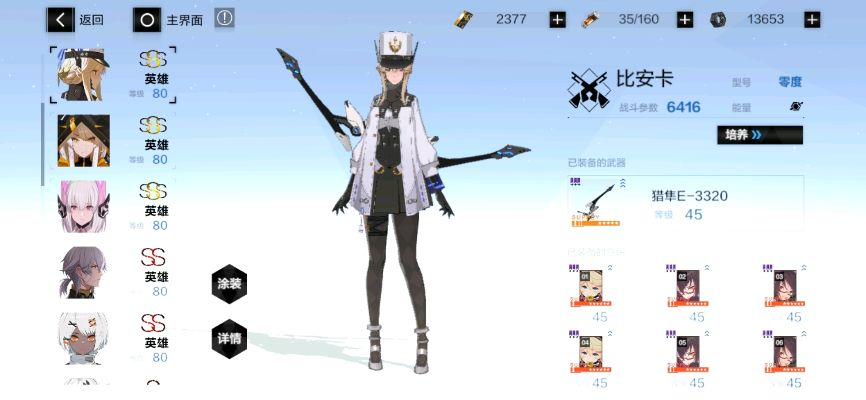Add more gold bar currency
The height and width of the screenshot is (400, 866).
pos(557,19)
